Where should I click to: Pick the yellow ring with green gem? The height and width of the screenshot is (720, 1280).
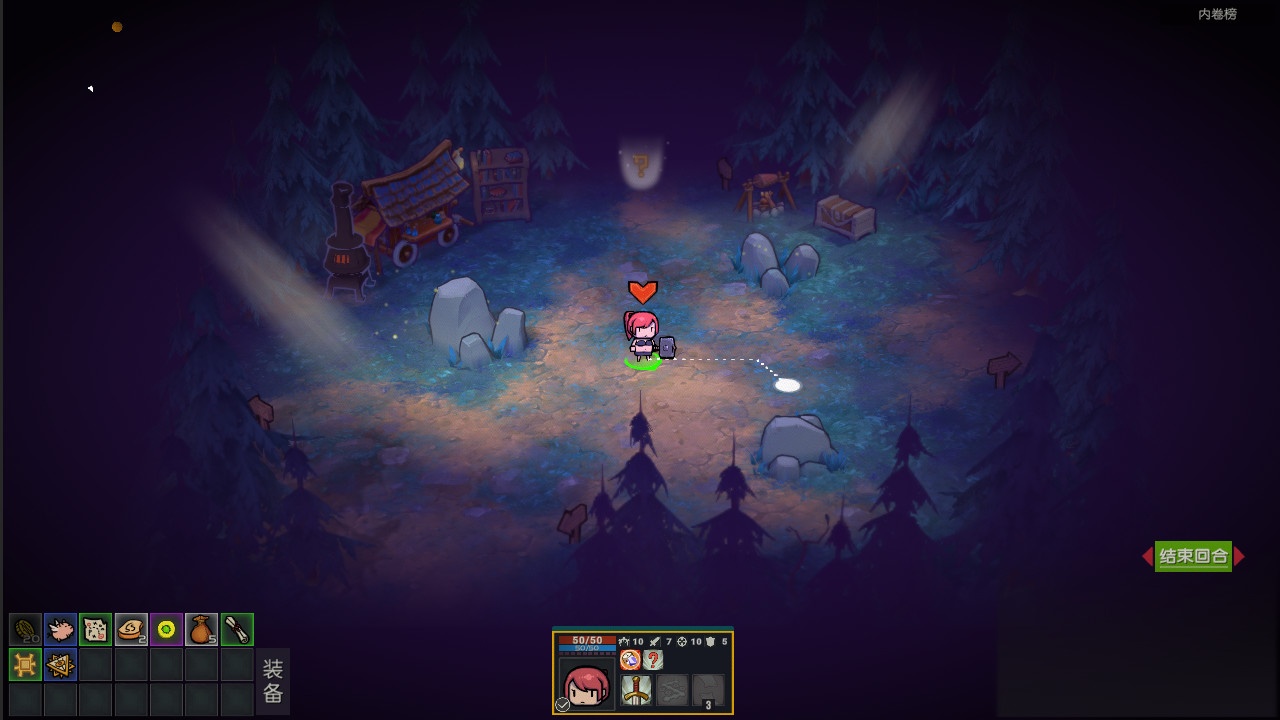pyautogui.click(x=166, y=629)
